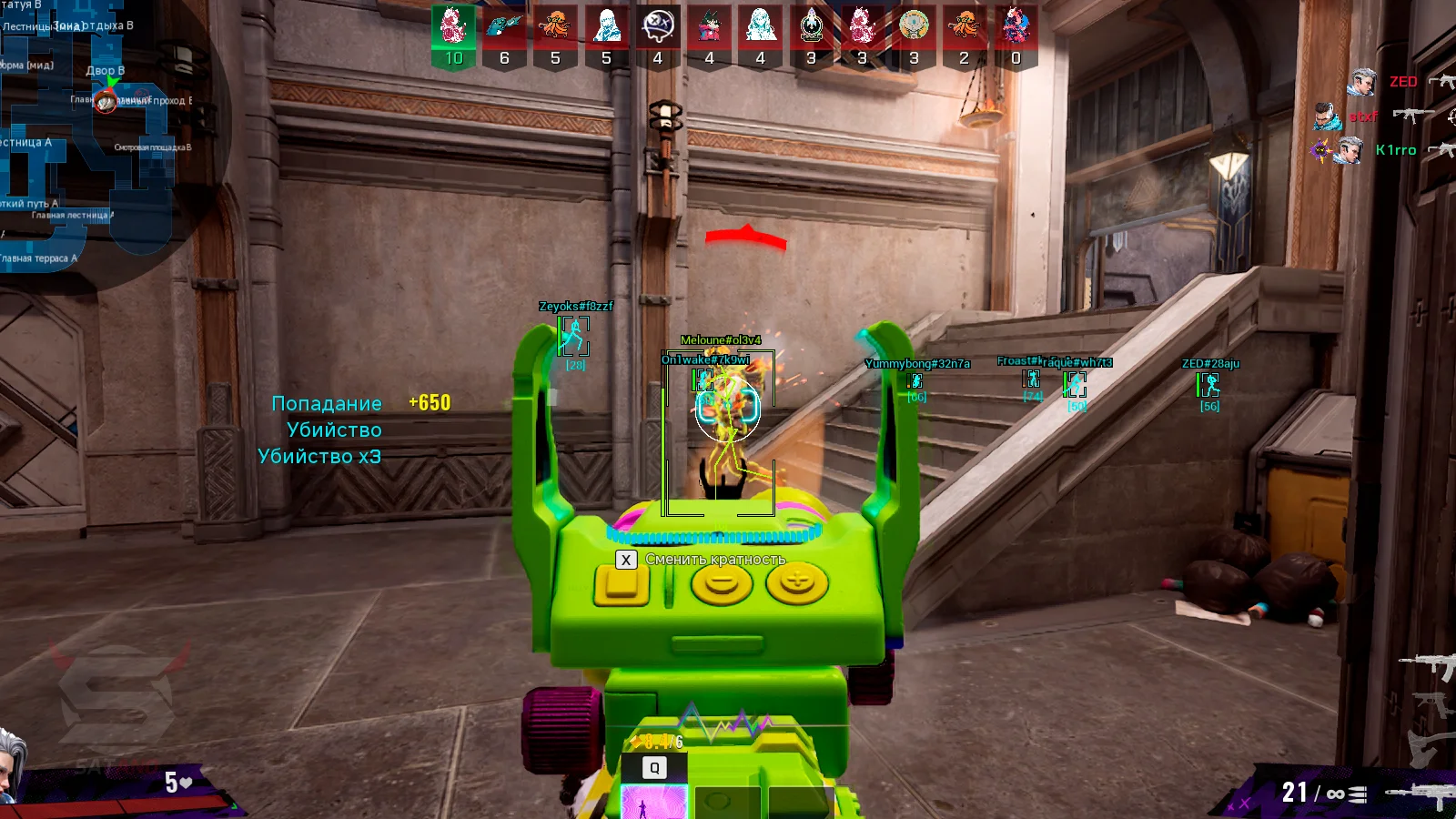The height and width of the screenshot is (819, 1456).
Task: Select the teal shark player portrait
Action: tap(504, 27)
